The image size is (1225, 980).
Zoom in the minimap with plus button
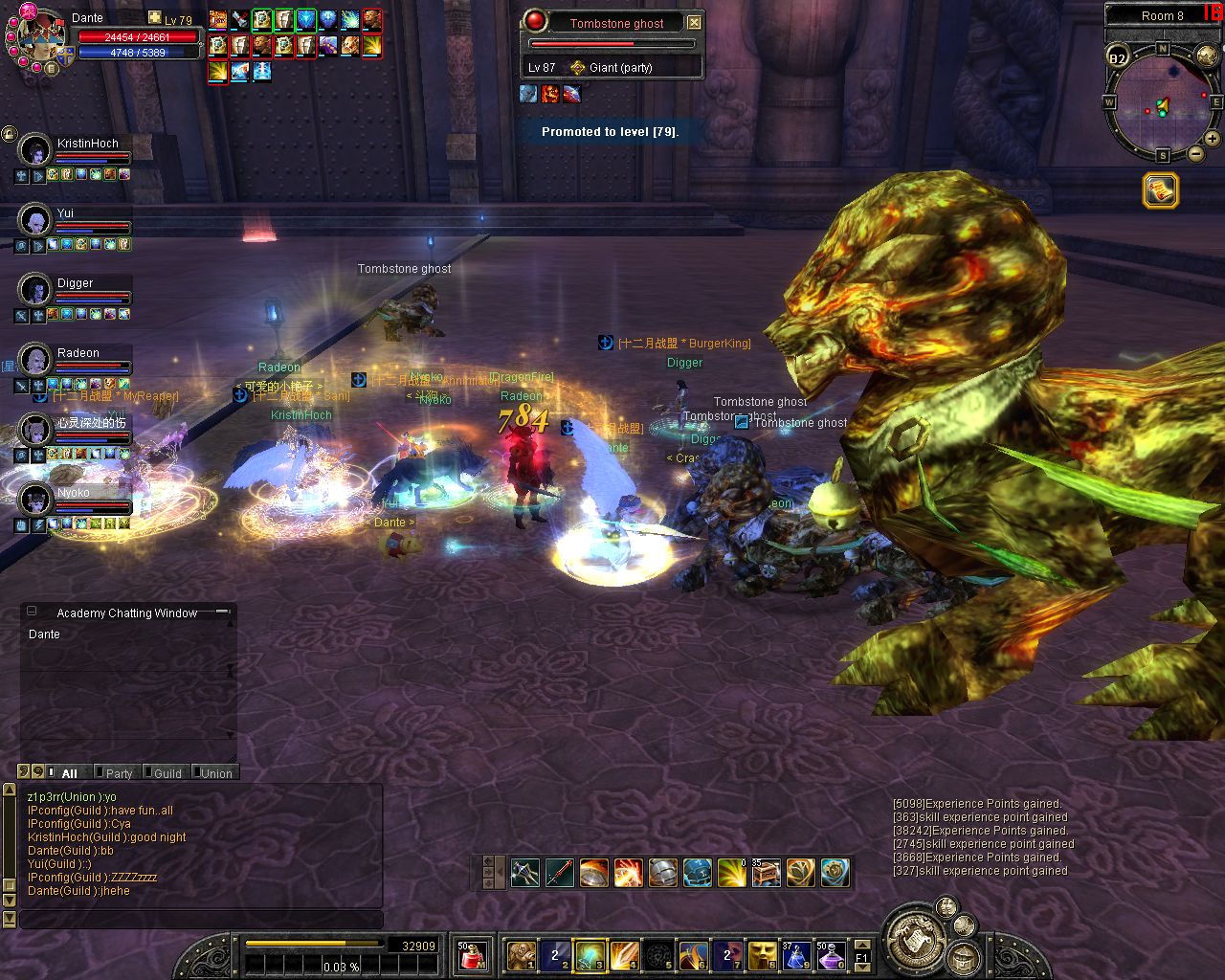click(x=1212, y=139)
